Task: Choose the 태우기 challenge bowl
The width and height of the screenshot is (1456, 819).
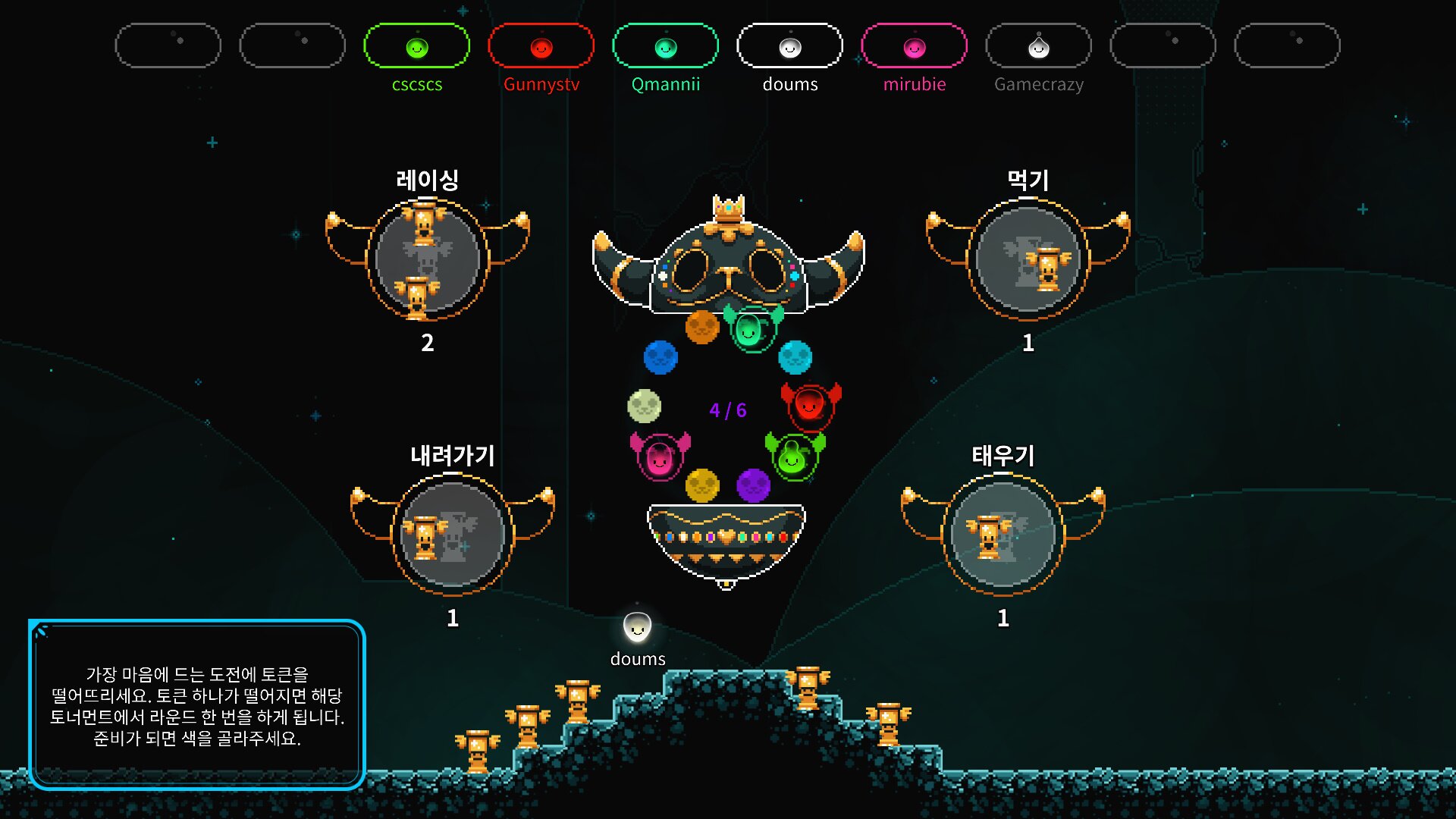Action: tap(1003, 535)
